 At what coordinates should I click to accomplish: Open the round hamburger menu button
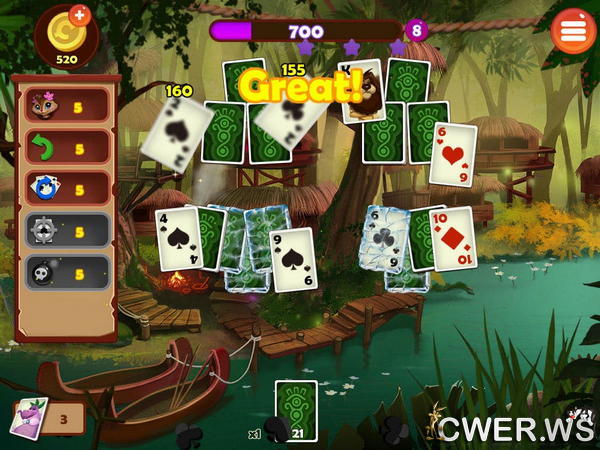tap(573, 30)
